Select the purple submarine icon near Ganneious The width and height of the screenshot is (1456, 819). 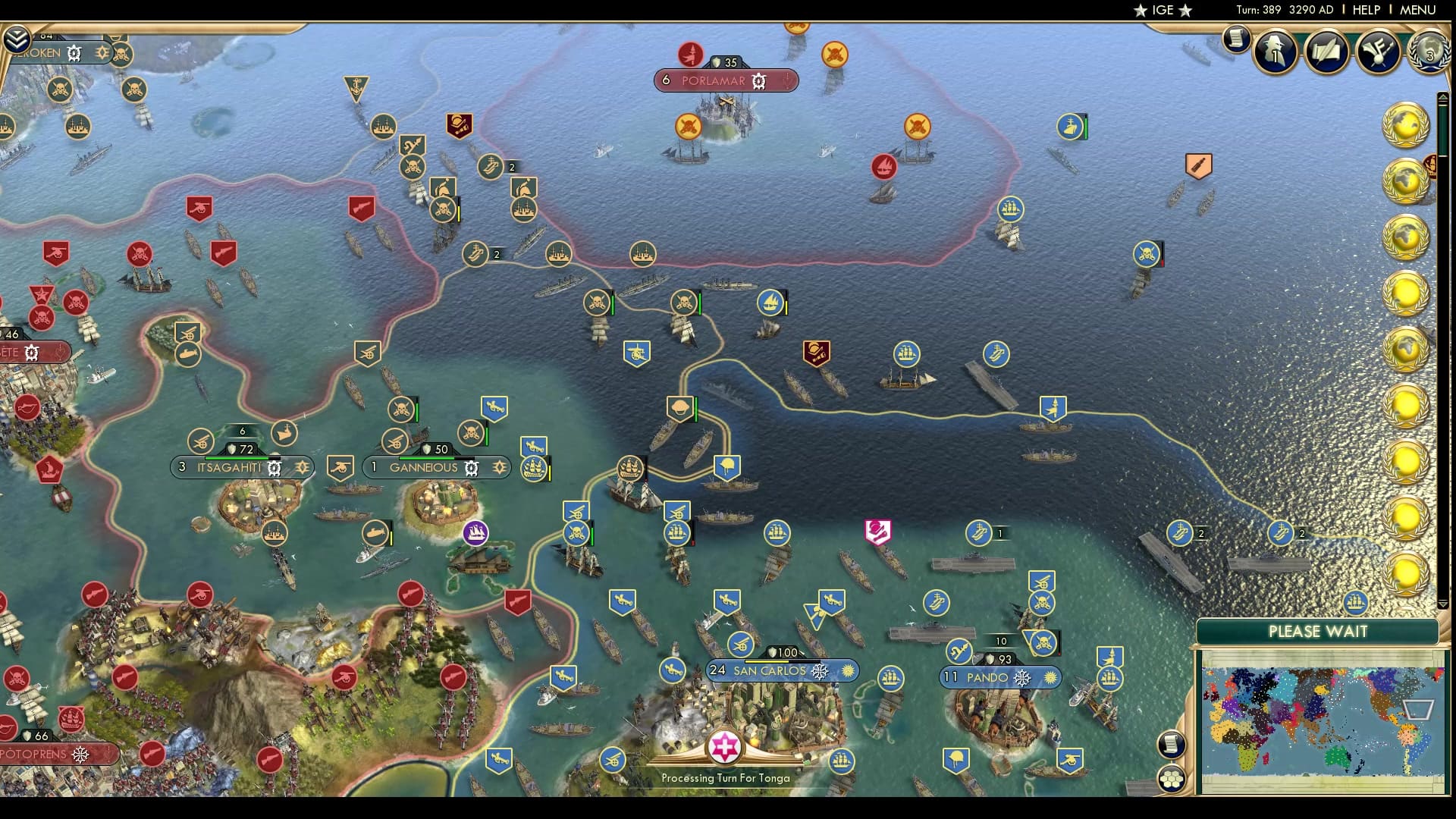click(x=475, y=533)
